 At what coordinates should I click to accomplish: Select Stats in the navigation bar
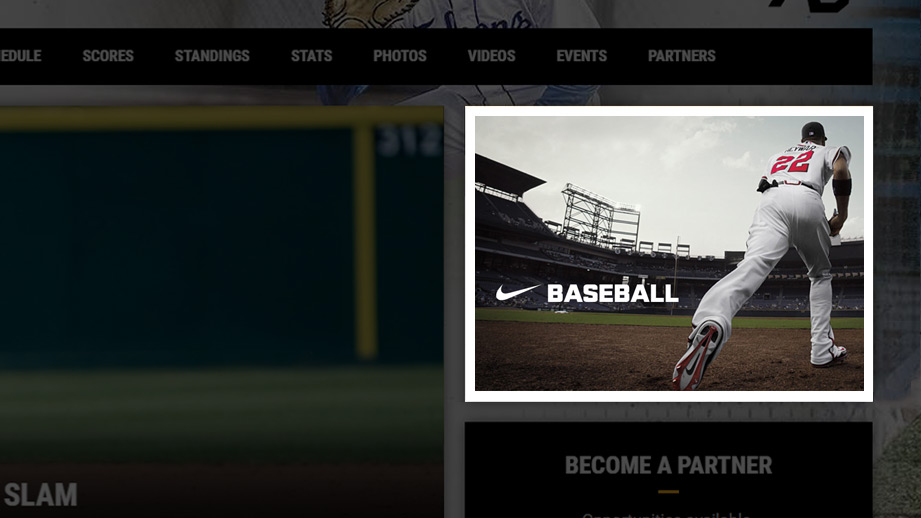pos(311,56)
